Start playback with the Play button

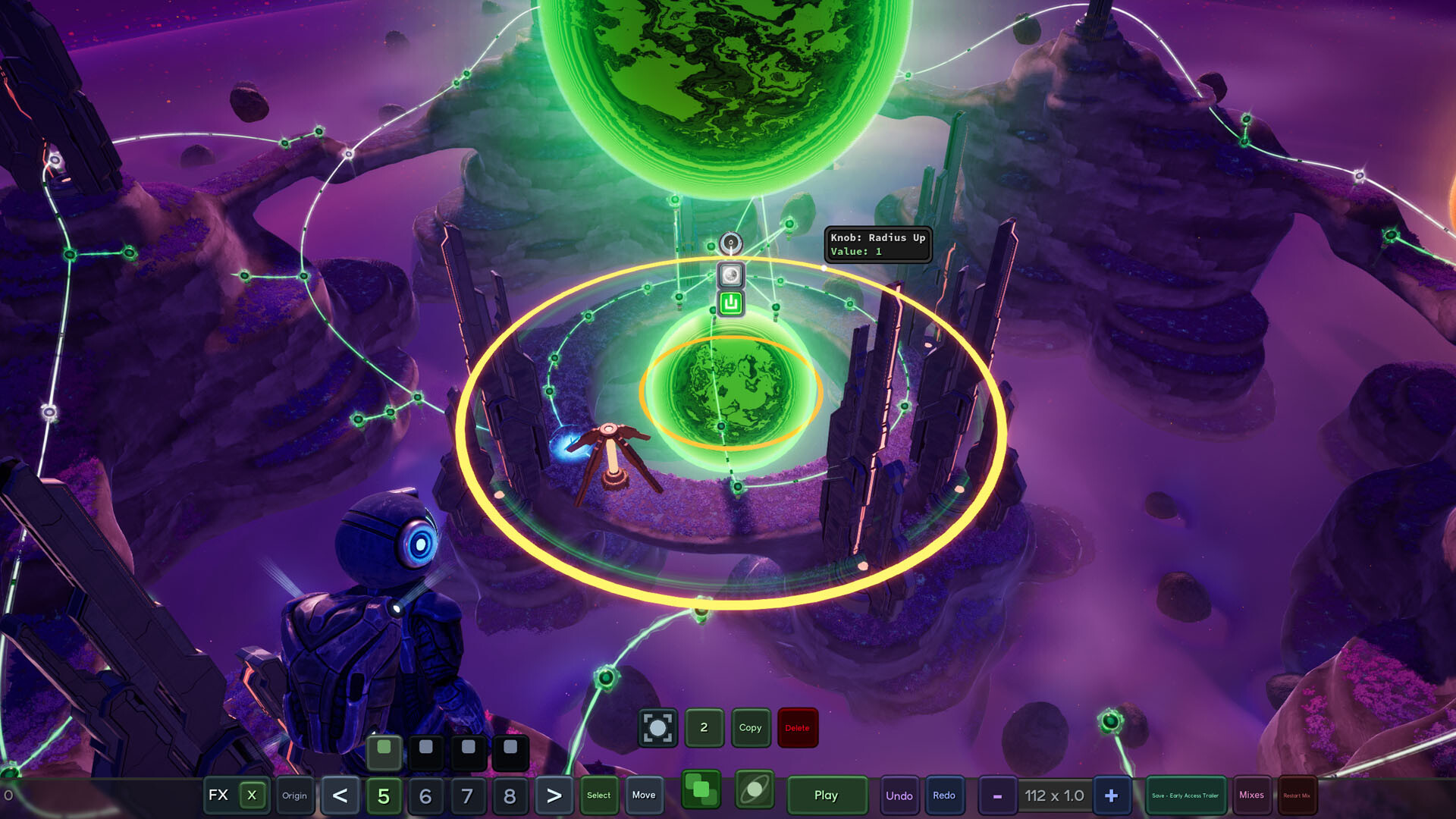[x=826, y=795]
